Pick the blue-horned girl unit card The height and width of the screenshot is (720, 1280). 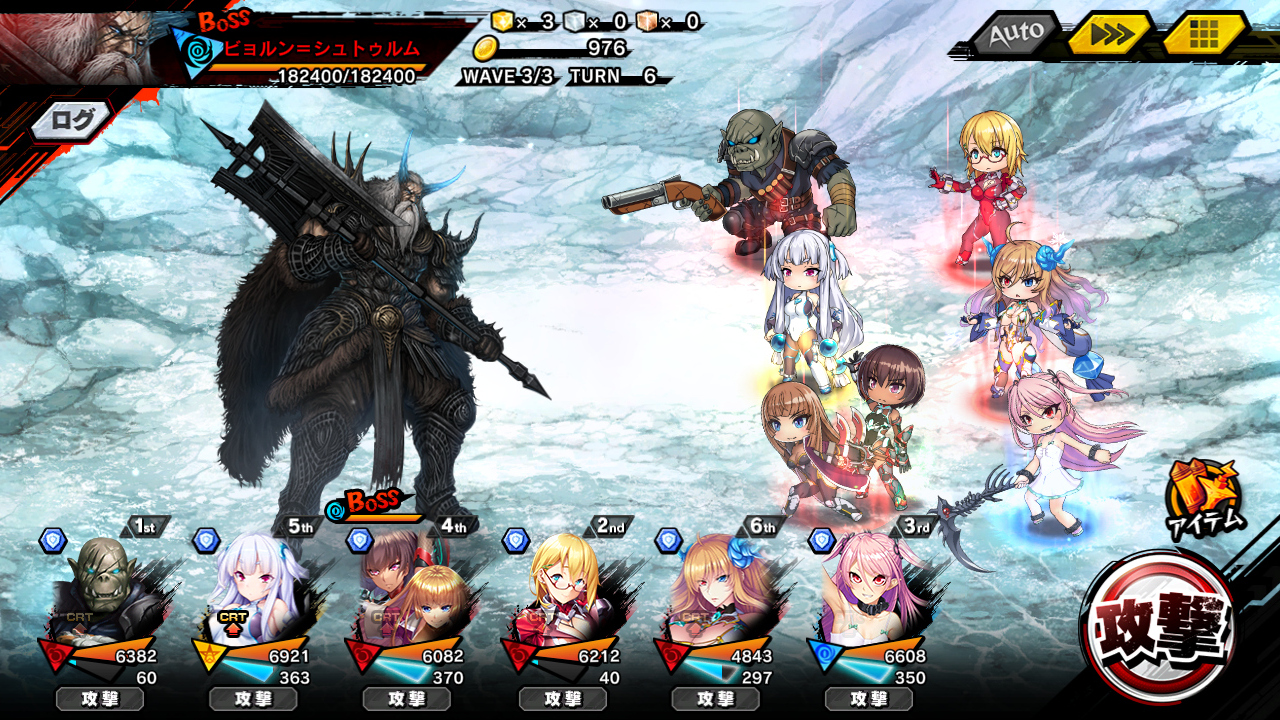[716, 590]
